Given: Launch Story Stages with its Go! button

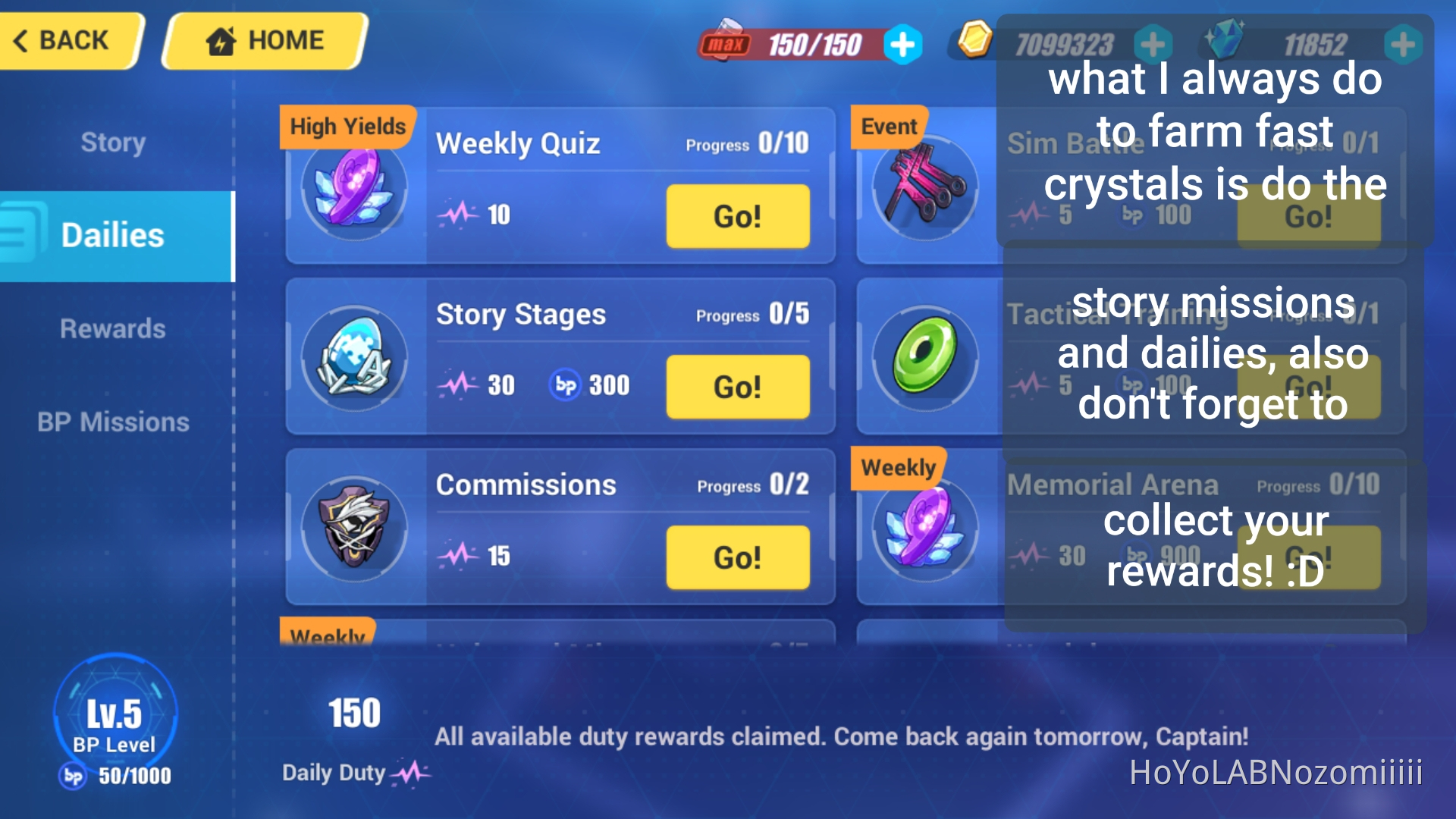Looking at the screenshot, I should (736, 388).
